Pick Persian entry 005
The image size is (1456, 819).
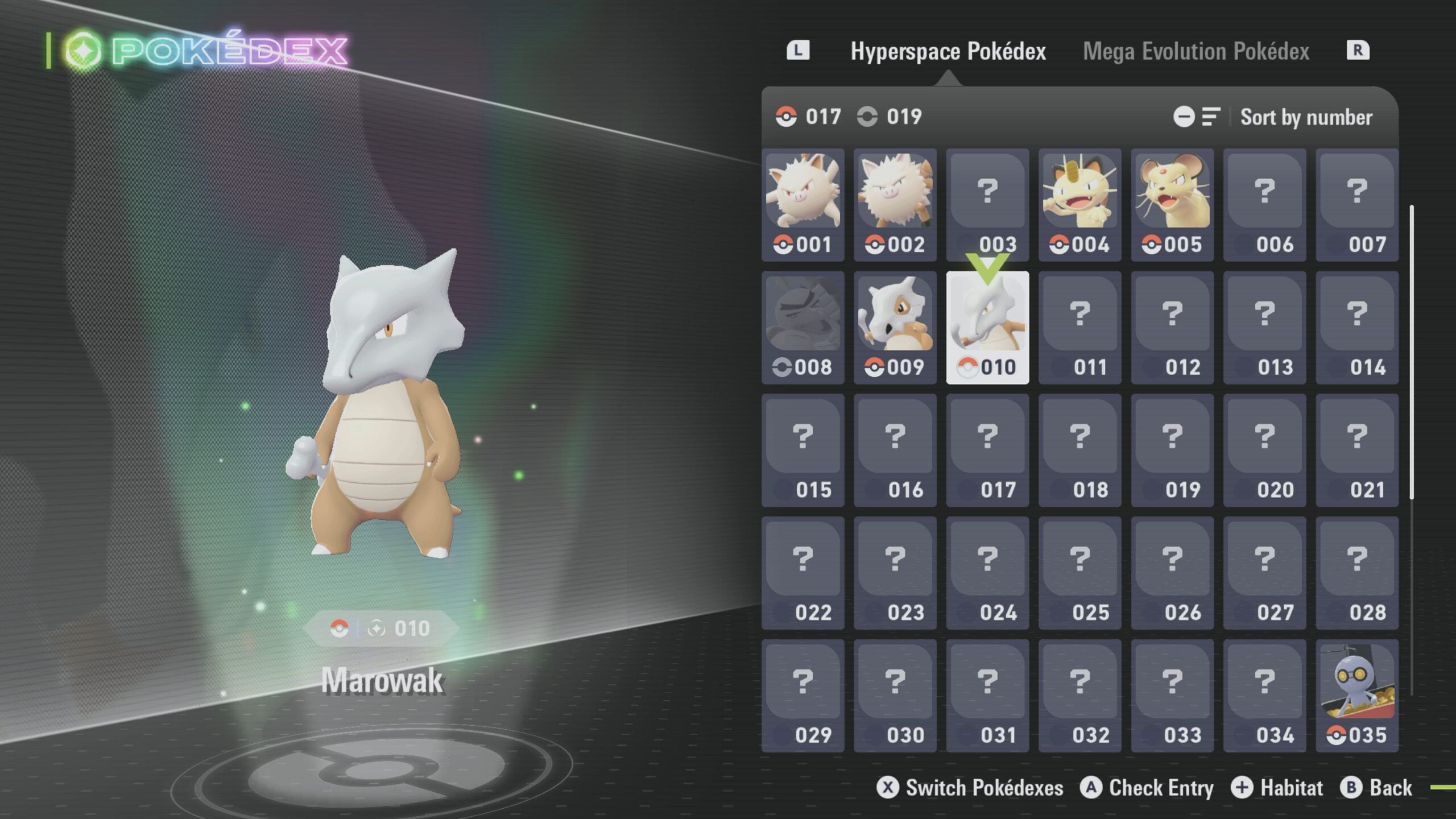[x=1172, y=205]
